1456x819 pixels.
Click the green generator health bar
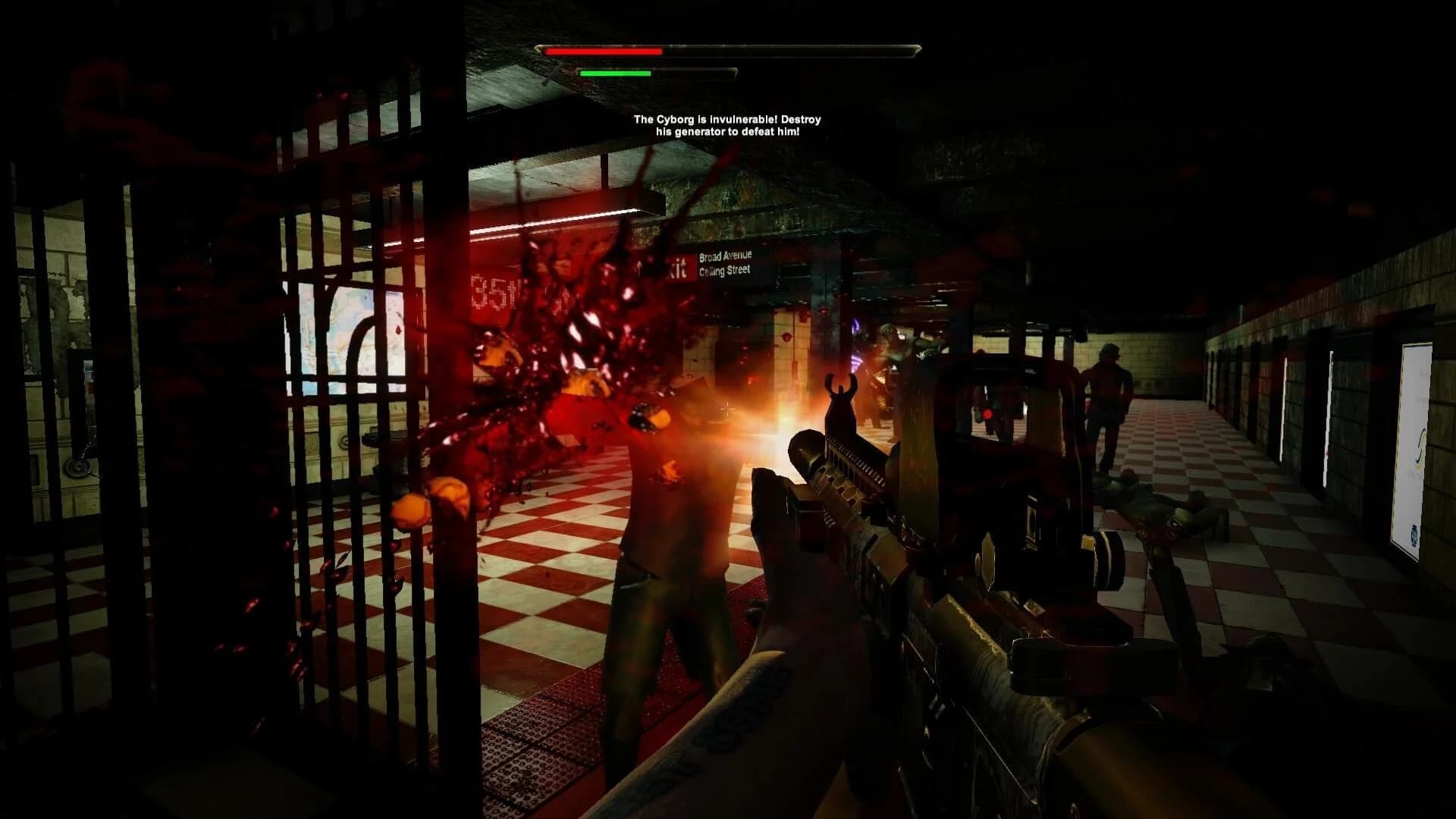[614, 74]
